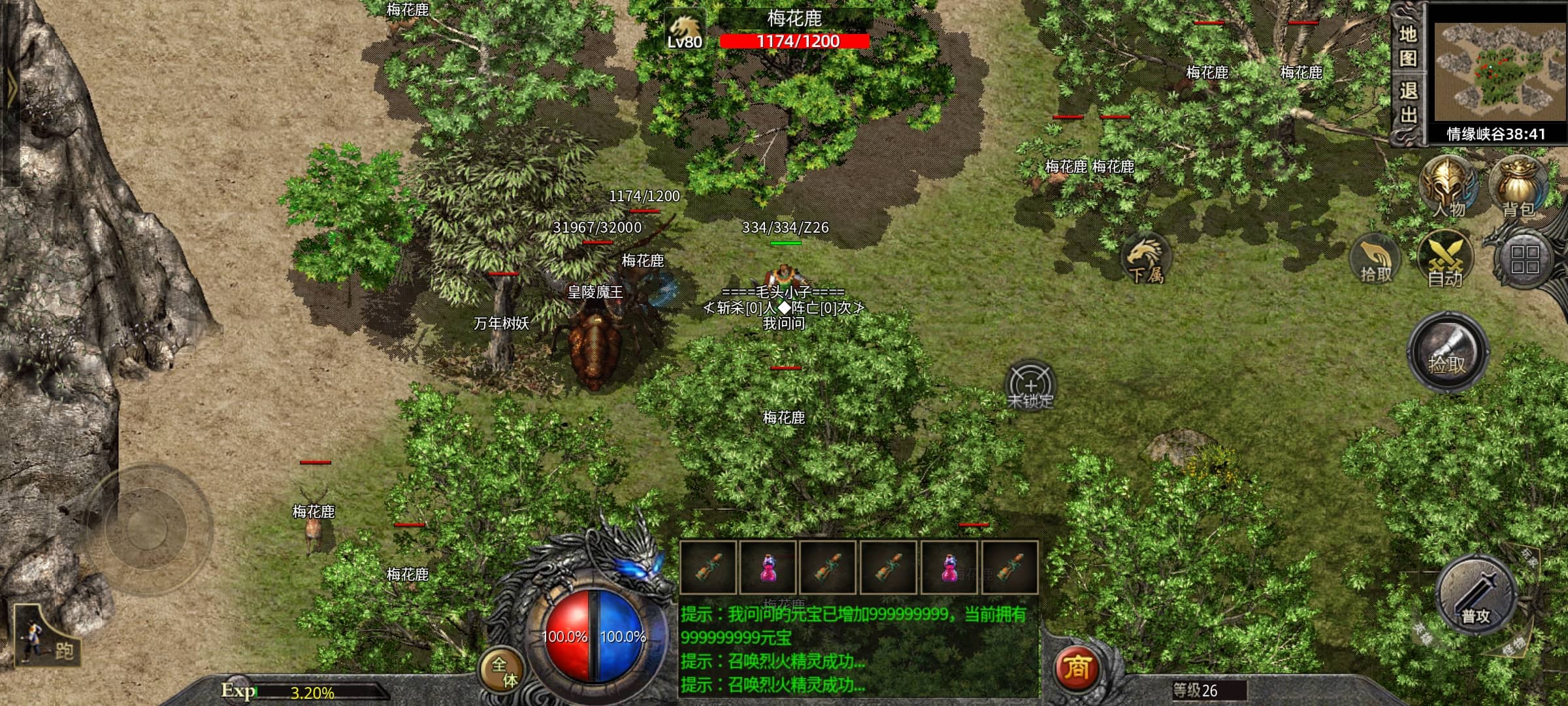Viewport: 1568px width, 706px height.
Task: Toggle 自动 auto-combat crossed swords
Action: point(1445,261)
